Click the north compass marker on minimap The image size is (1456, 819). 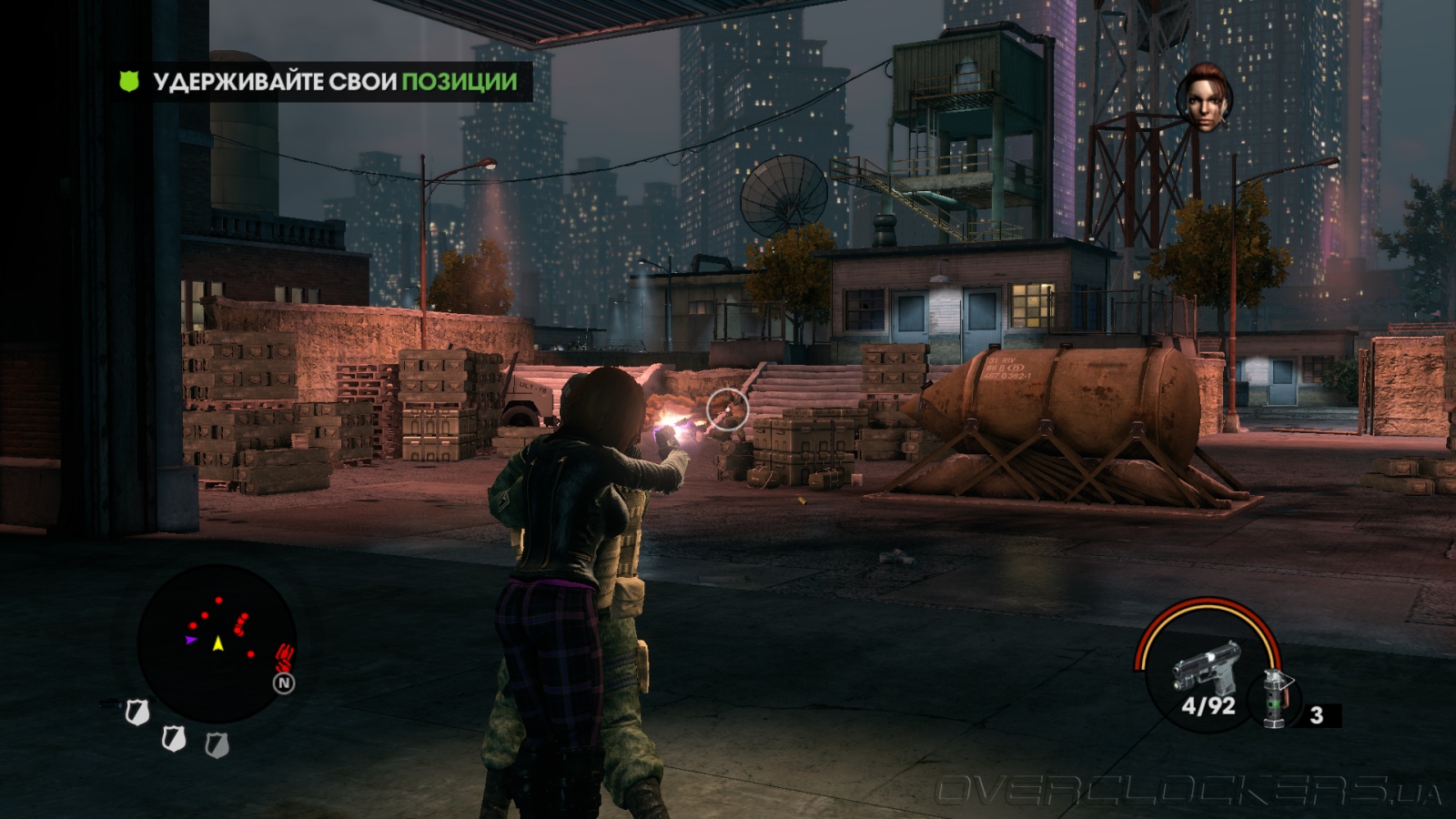point(284,682)
